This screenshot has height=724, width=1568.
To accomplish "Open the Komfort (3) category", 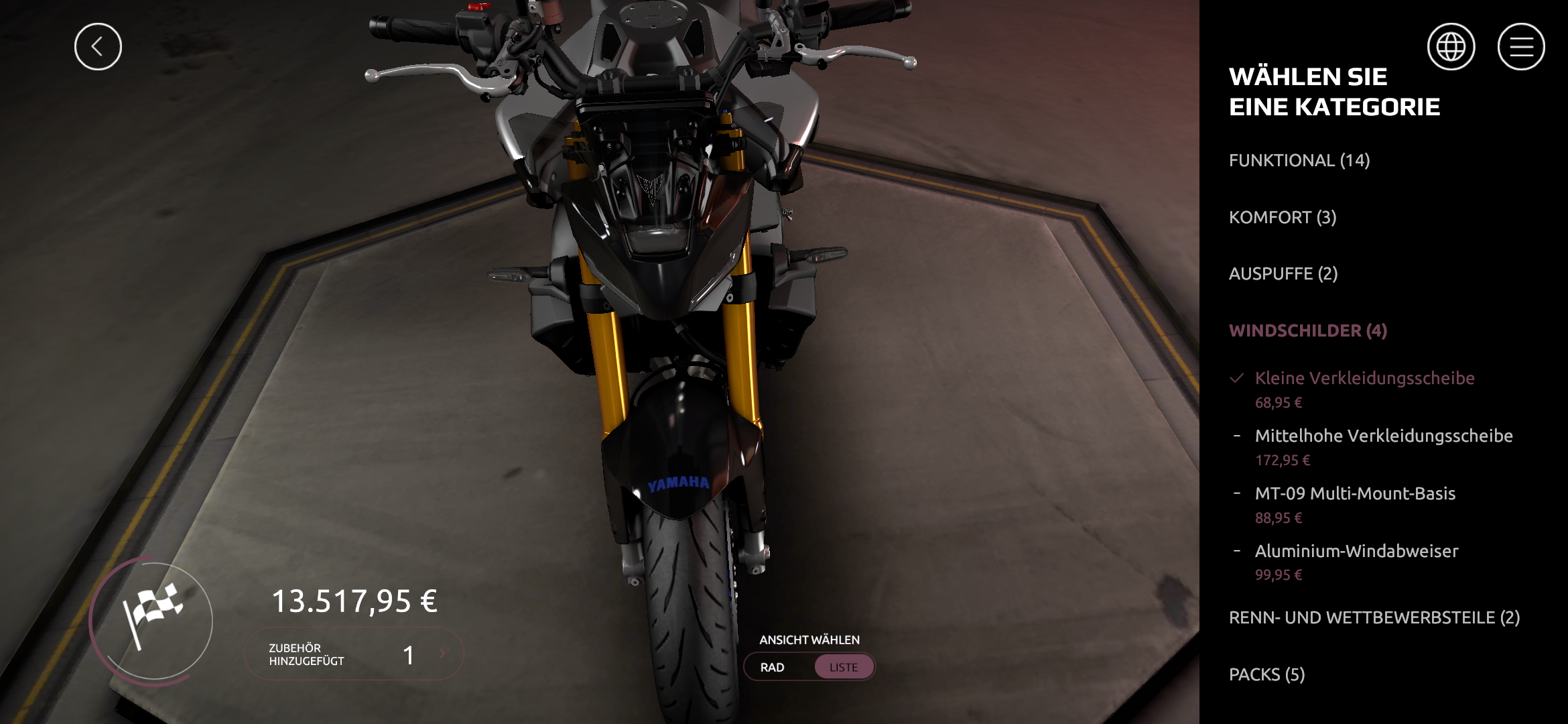I will (x=1282, y=218).
